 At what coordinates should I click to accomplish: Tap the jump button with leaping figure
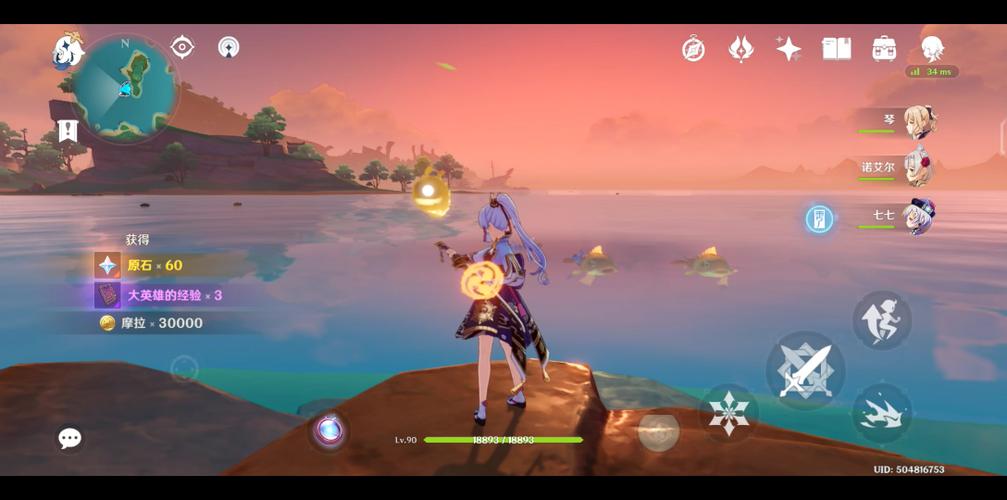[881, 320]
